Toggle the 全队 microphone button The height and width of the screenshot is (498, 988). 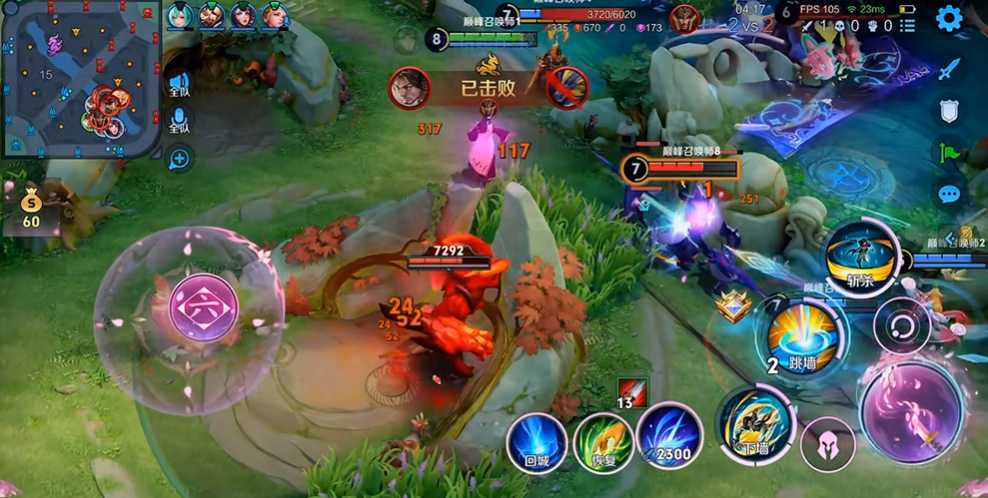click(x=179, y=122)
